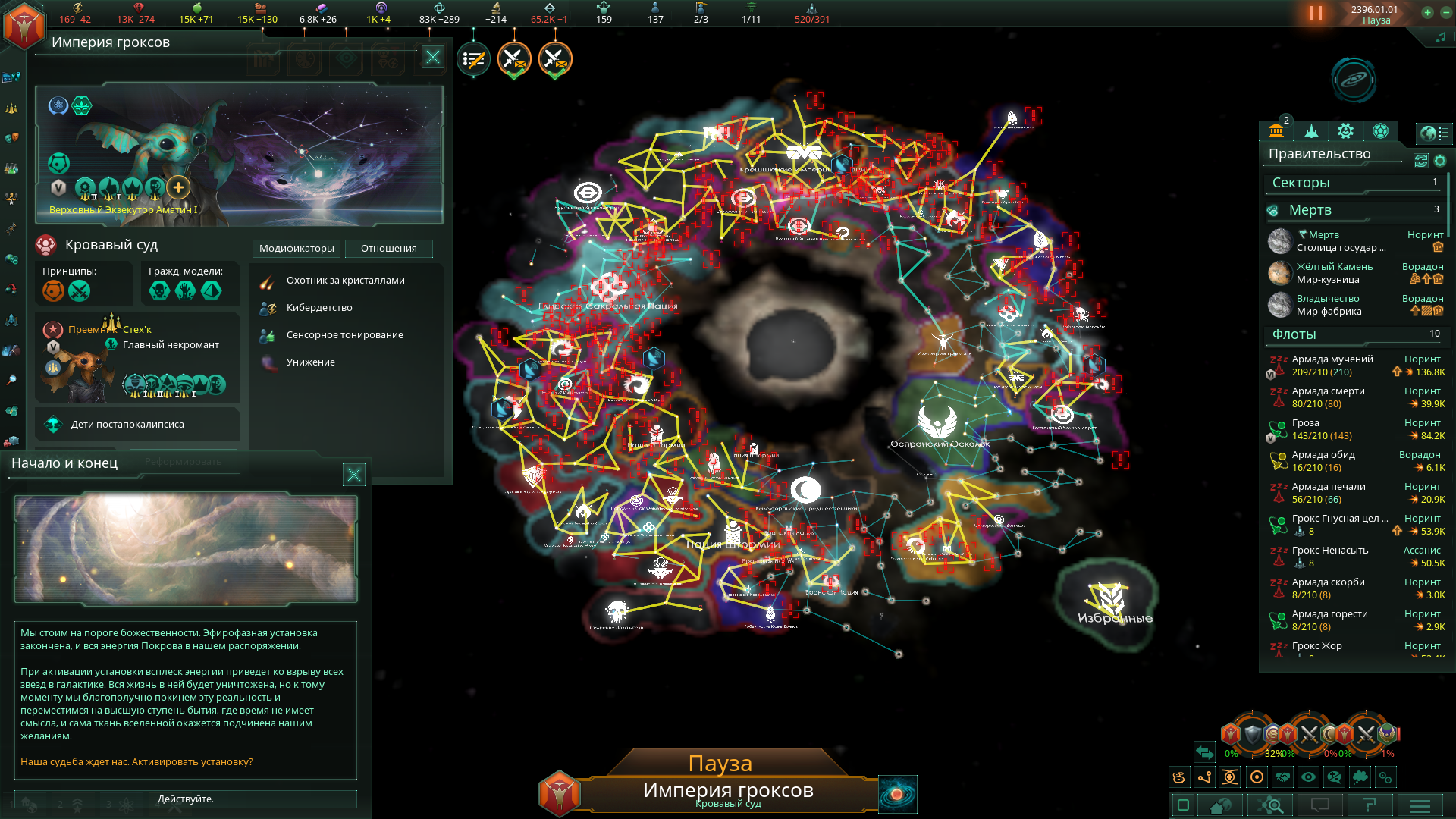Click the empire emblem in top-left corner

24,26
